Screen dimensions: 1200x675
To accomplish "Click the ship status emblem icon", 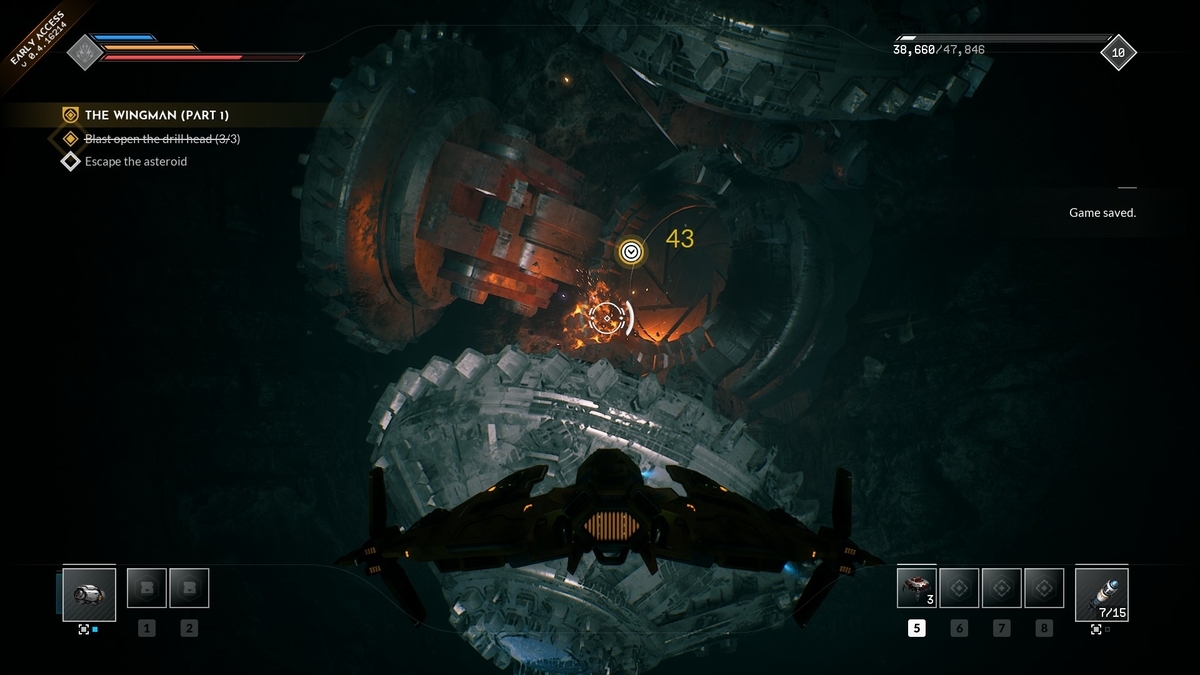I will click(84, 52).
